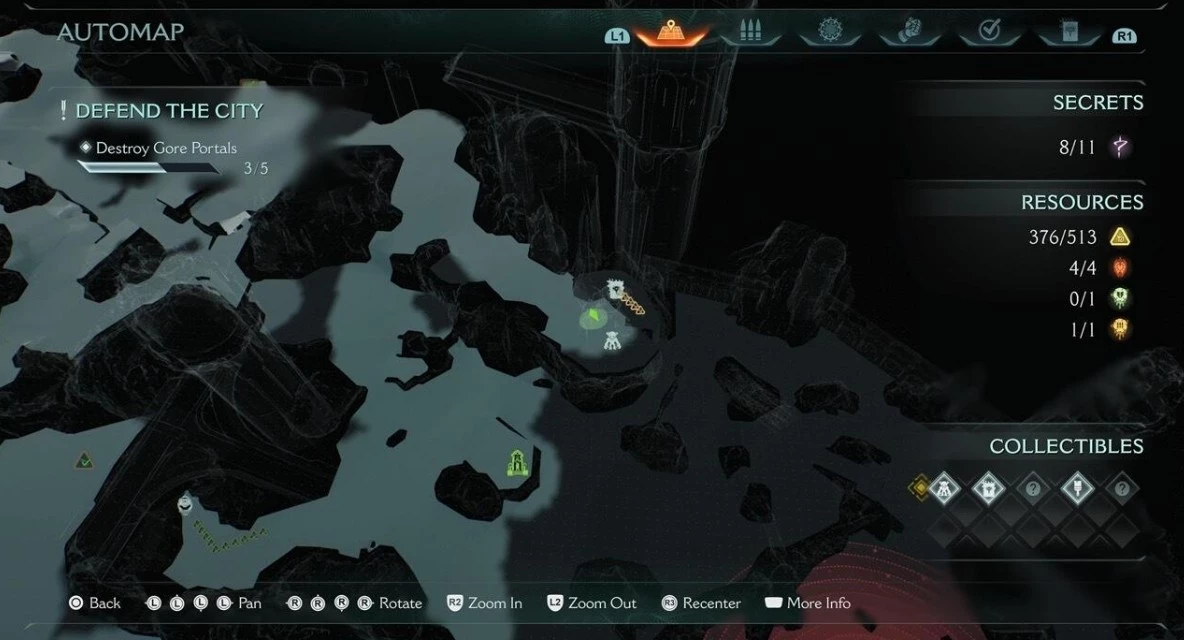Viewport: 1184px width, 640px height.
Task: Select the weapon skin brush collectible tile
Action: [1077, 489]
